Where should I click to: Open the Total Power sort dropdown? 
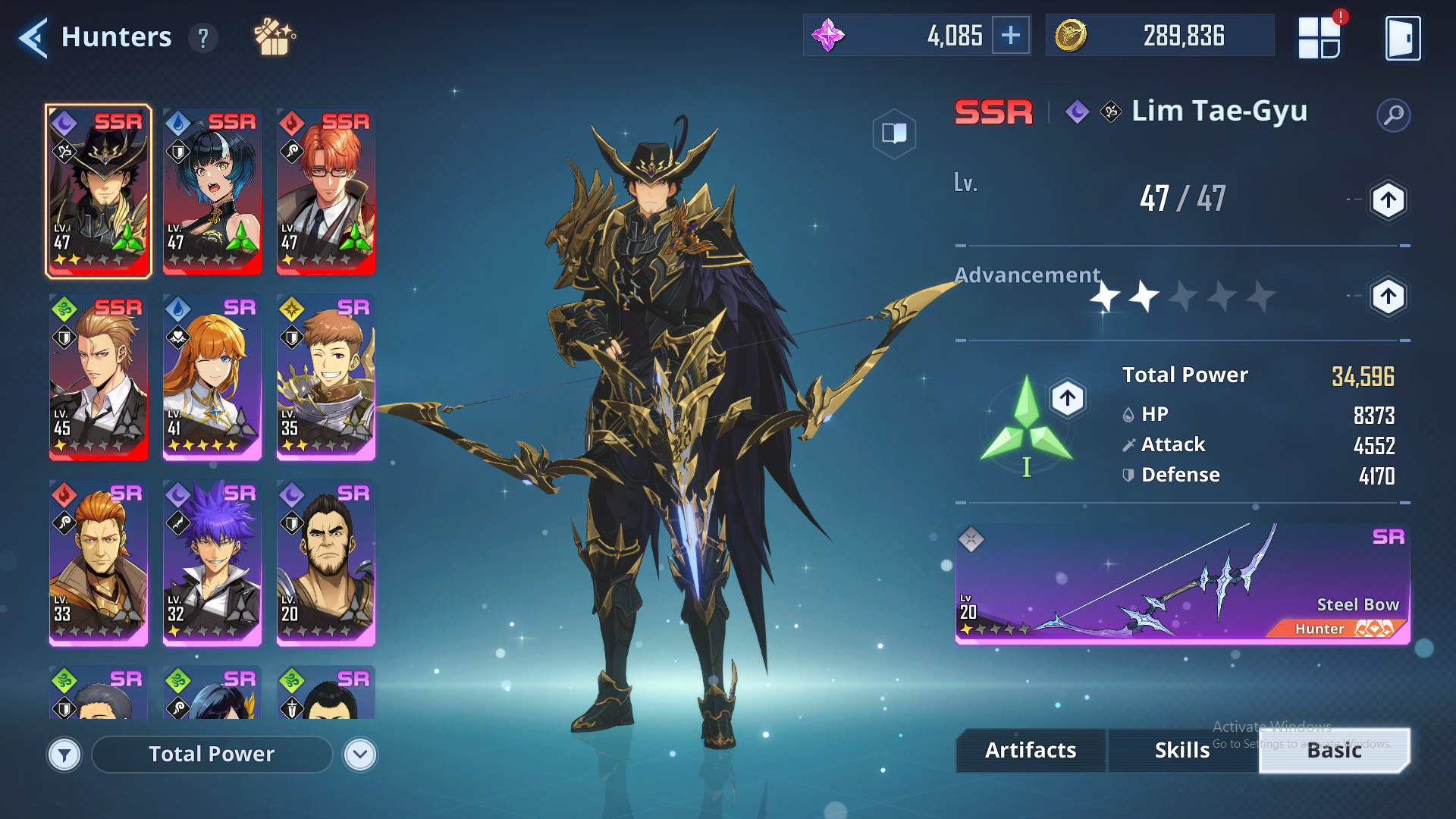(x=359, y=755)
